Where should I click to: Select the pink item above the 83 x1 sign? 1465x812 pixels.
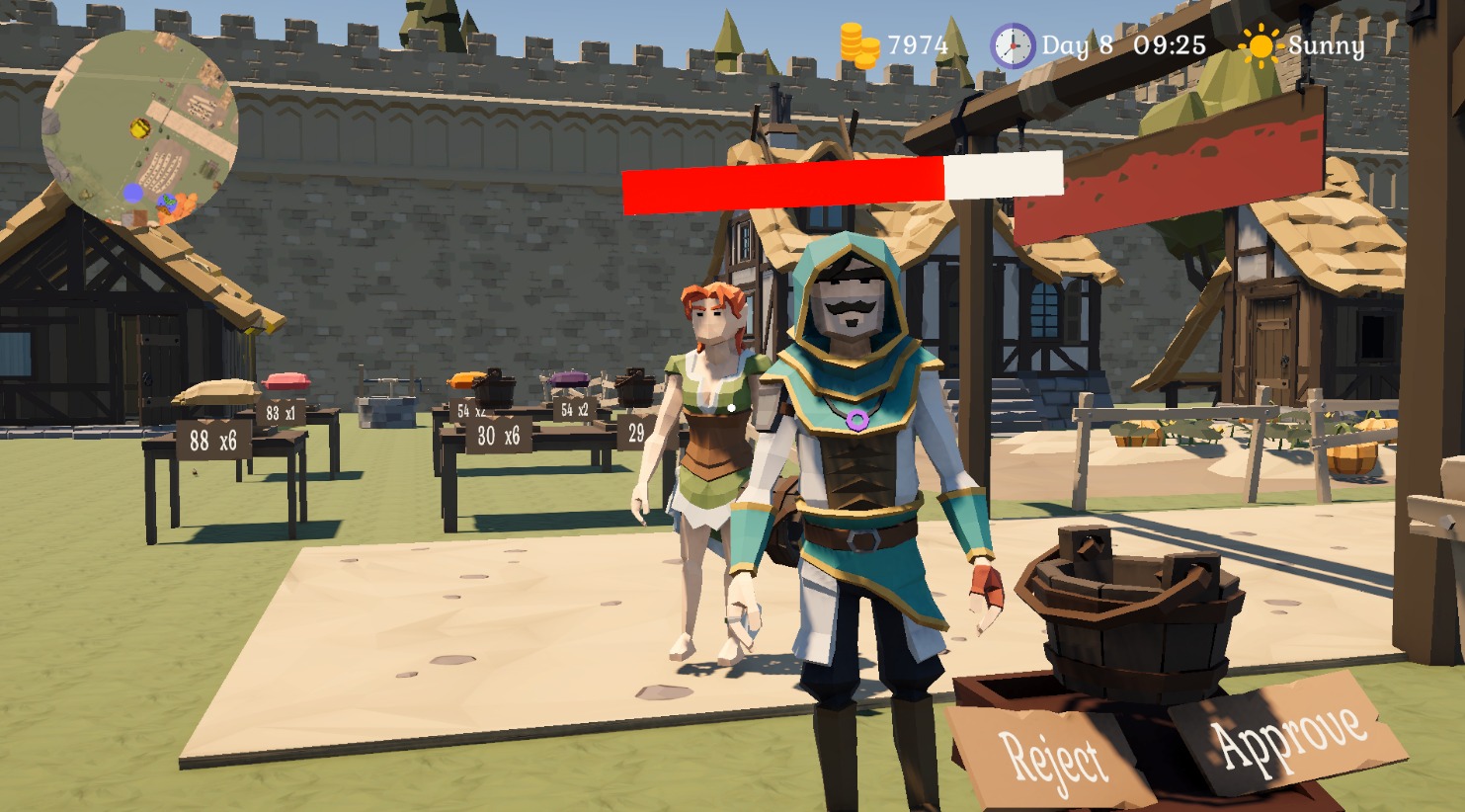[x=287, y=380]
